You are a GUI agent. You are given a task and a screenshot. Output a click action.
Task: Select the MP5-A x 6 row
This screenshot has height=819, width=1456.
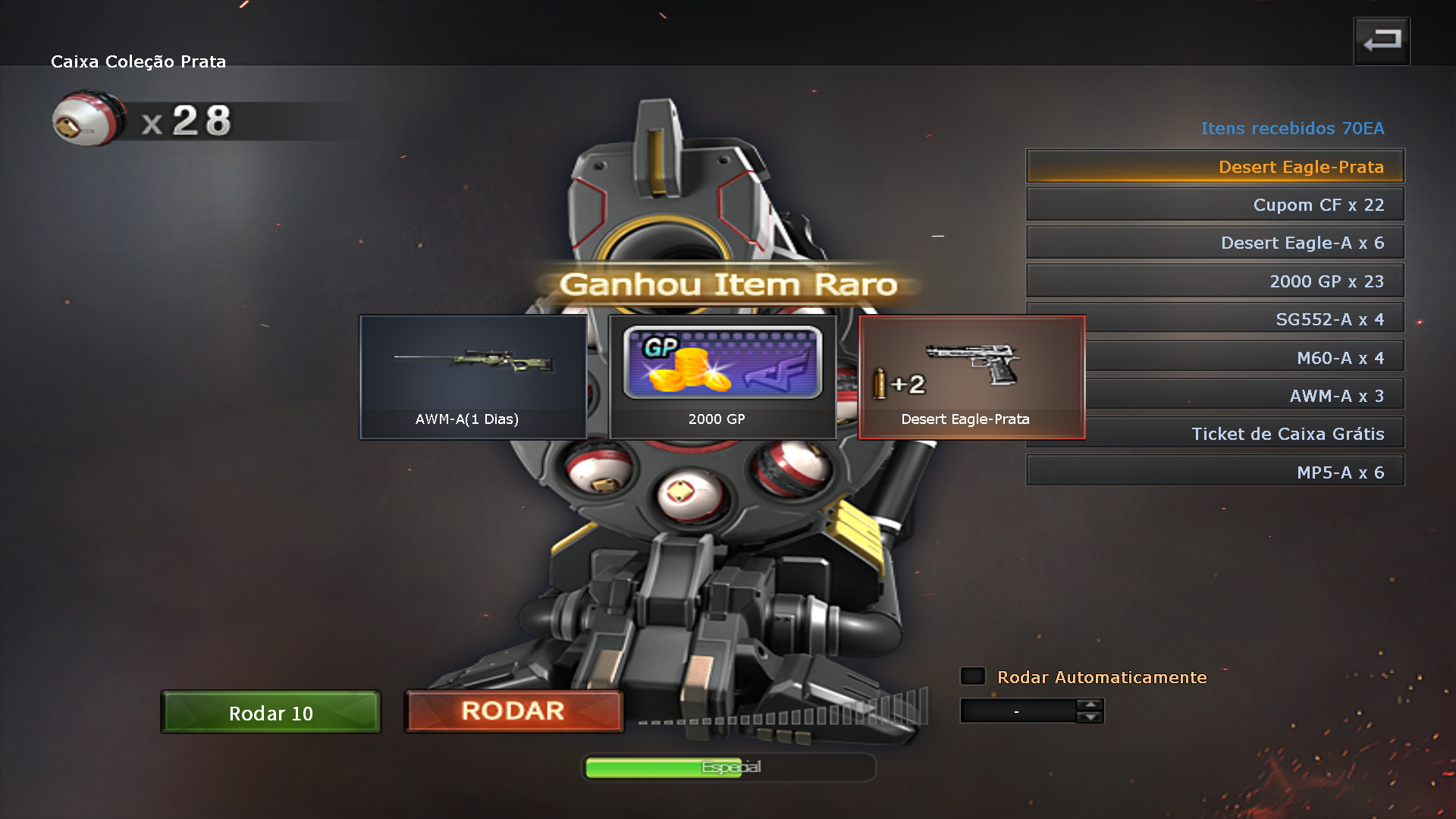[1215, 472]
